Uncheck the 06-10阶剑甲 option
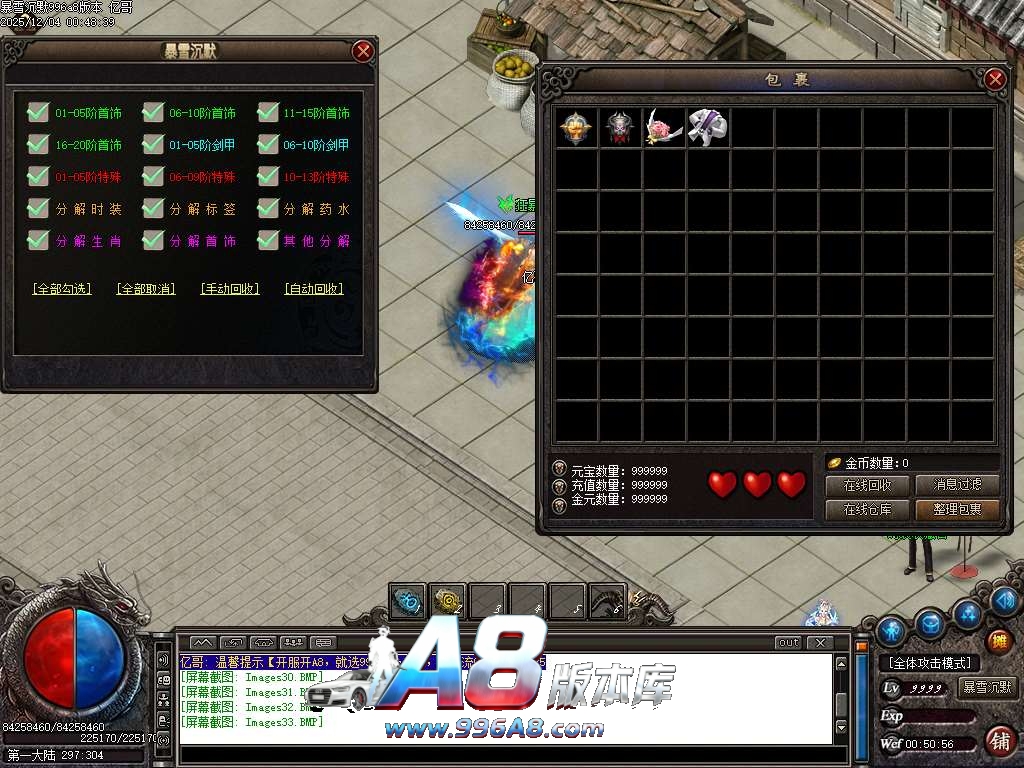The height and width of the screenshot is (768, 1024). tap(268, 145)
